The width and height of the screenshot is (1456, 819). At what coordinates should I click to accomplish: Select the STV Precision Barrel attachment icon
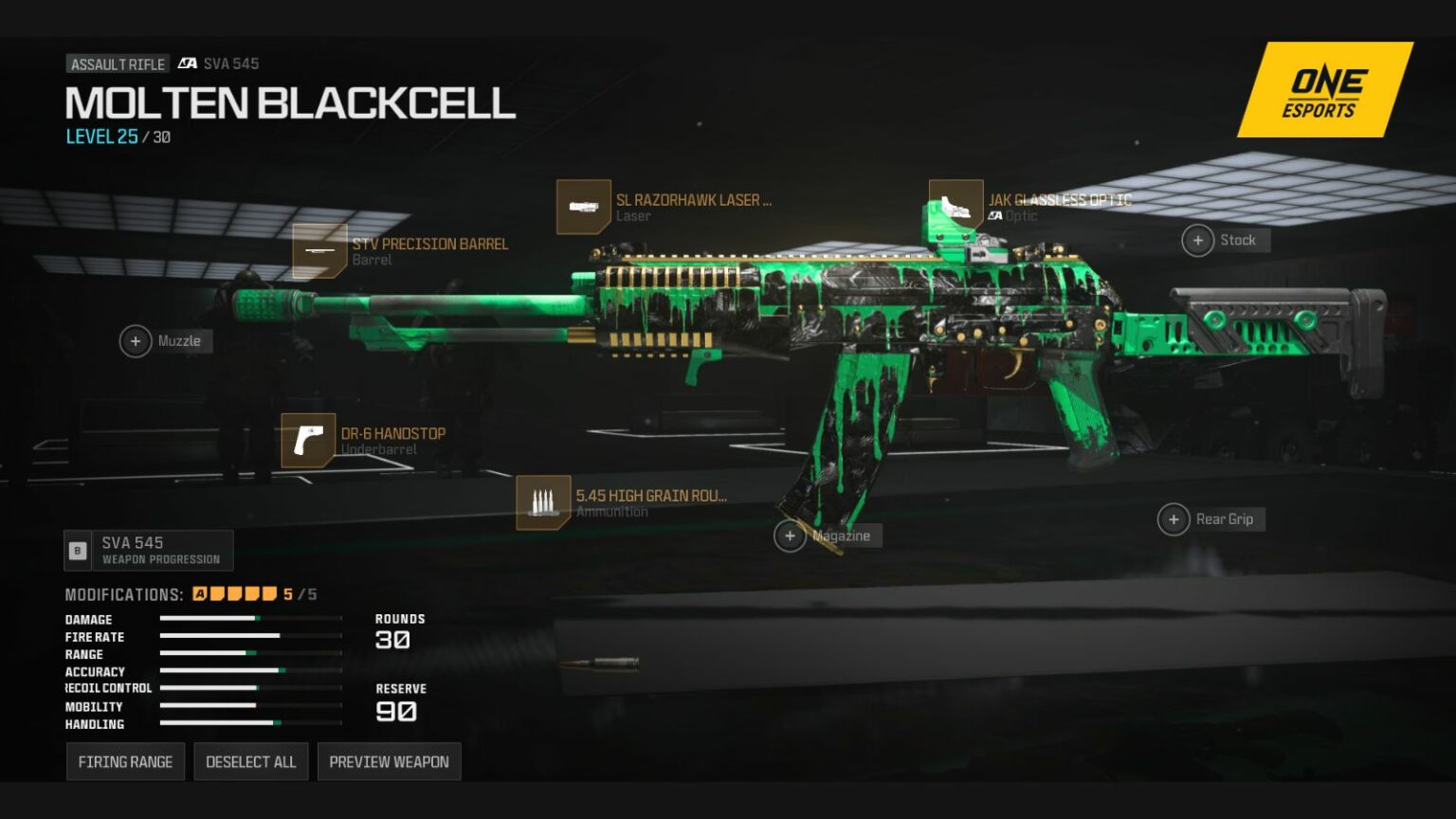(320, 251)
